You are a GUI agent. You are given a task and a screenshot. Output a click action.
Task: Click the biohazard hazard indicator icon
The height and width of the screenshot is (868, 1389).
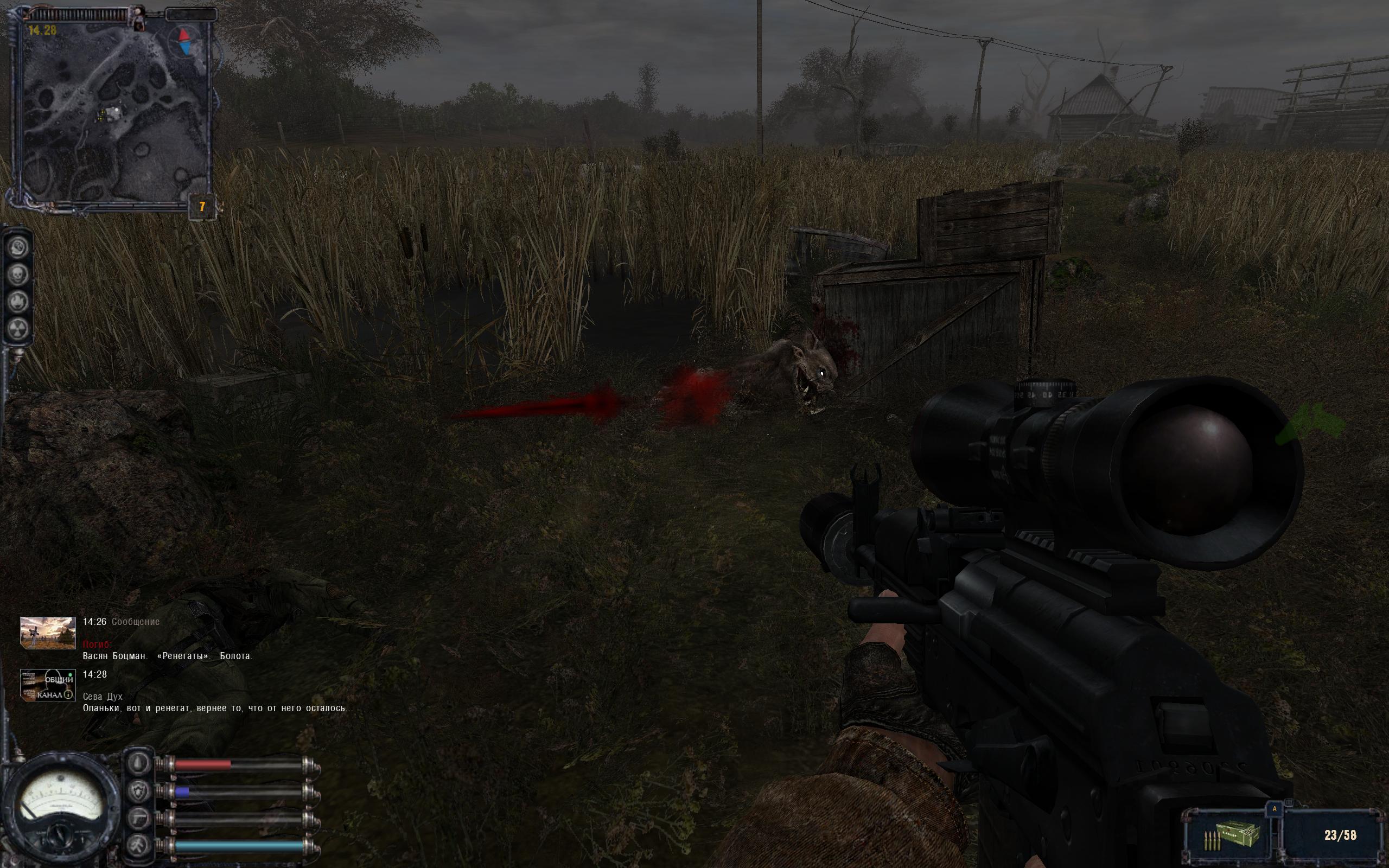click(x=18, y=247)
